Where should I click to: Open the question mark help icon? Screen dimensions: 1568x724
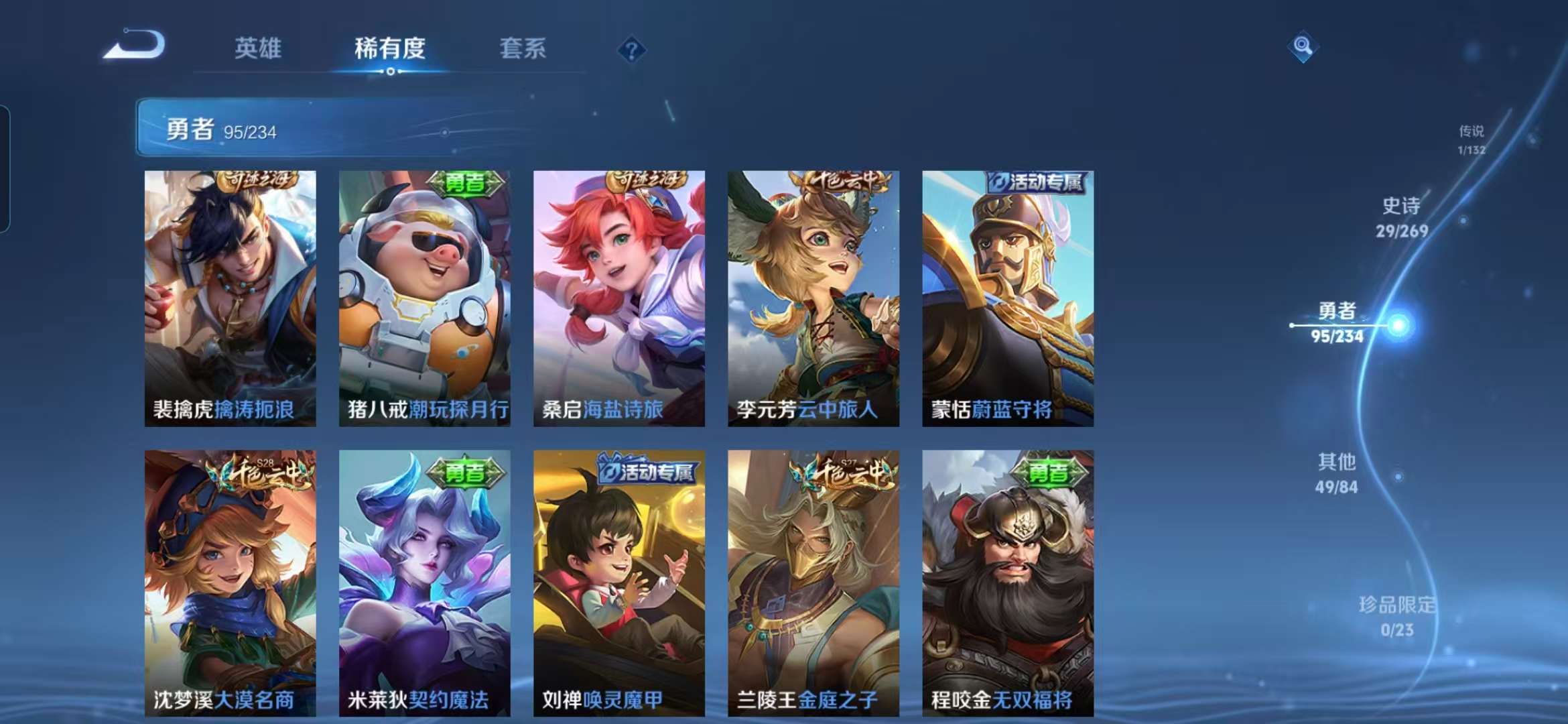coord(631,50)
